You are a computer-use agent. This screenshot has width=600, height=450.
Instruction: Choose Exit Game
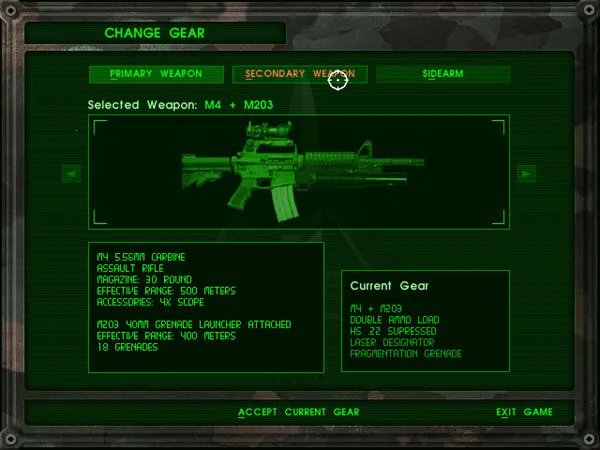[524, 412]
